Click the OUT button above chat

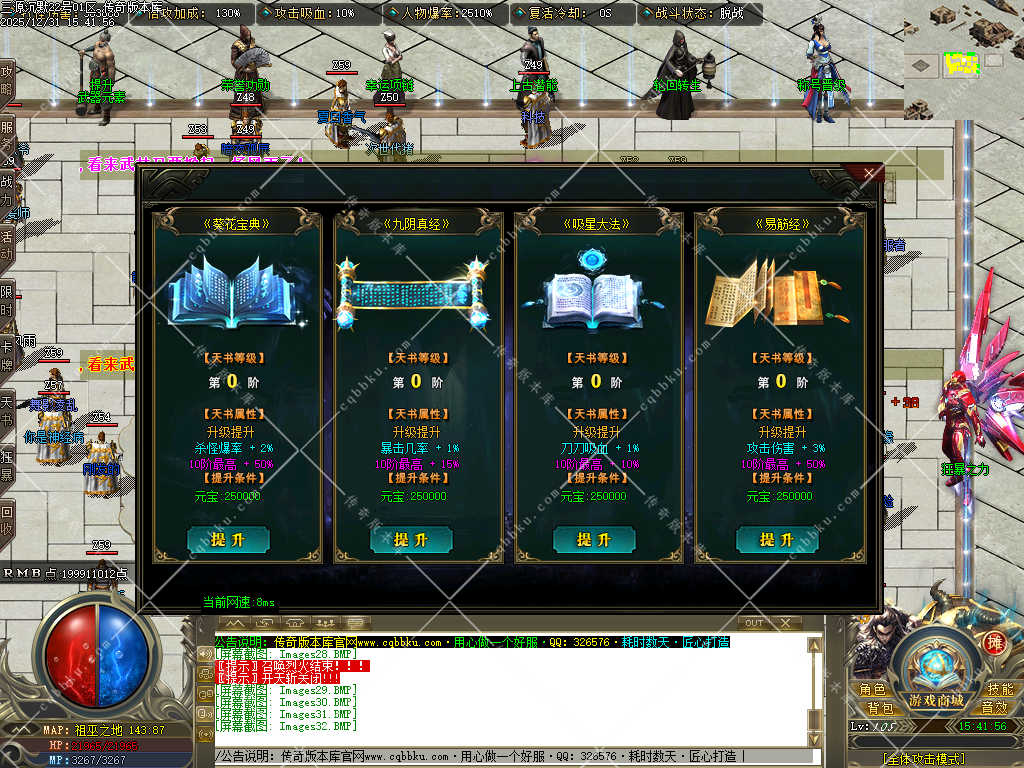(755, 623)
